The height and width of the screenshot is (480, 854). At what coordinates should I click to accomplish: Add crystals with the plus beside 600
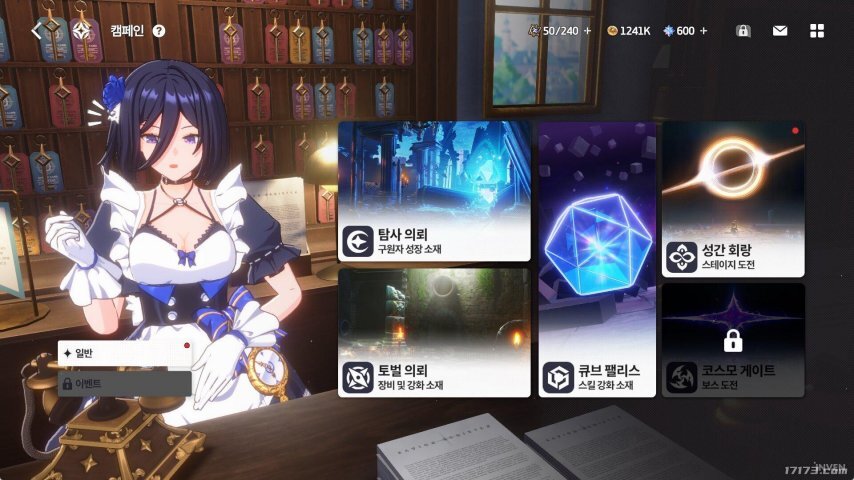point(704,31)
